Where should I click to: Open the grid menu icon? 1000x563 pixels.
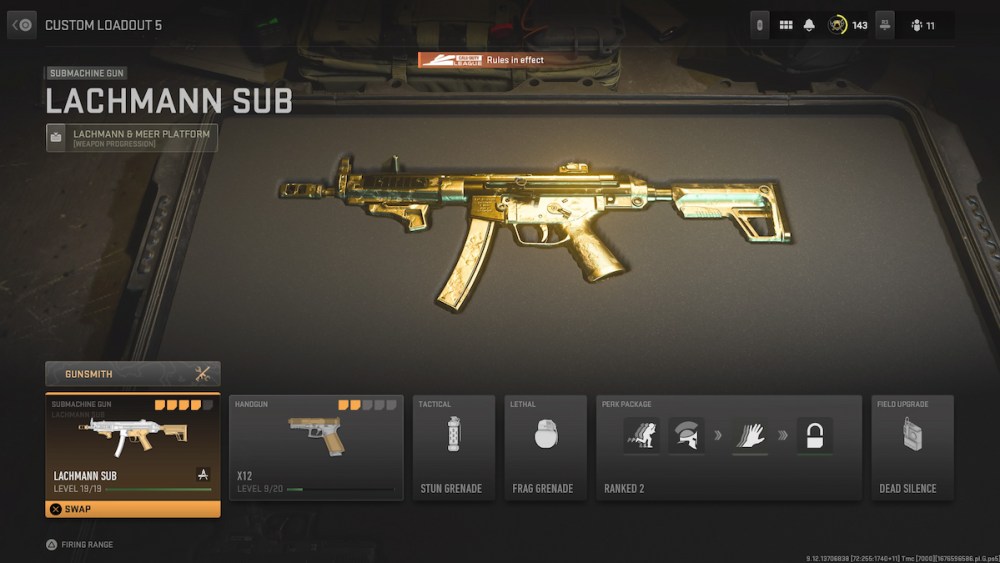[x=786, y=25]
